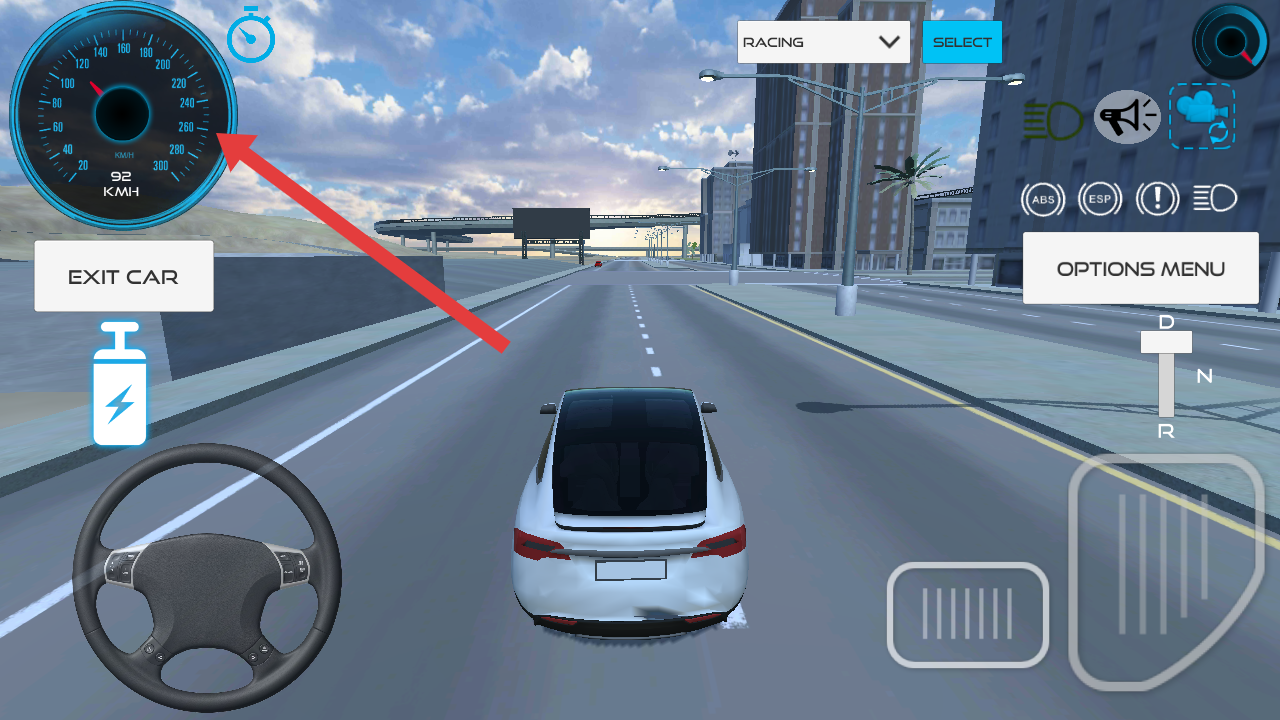Click the round gauge in the top corner
This screenshot has height=720, width=1280.
[x=1230, y=41]
